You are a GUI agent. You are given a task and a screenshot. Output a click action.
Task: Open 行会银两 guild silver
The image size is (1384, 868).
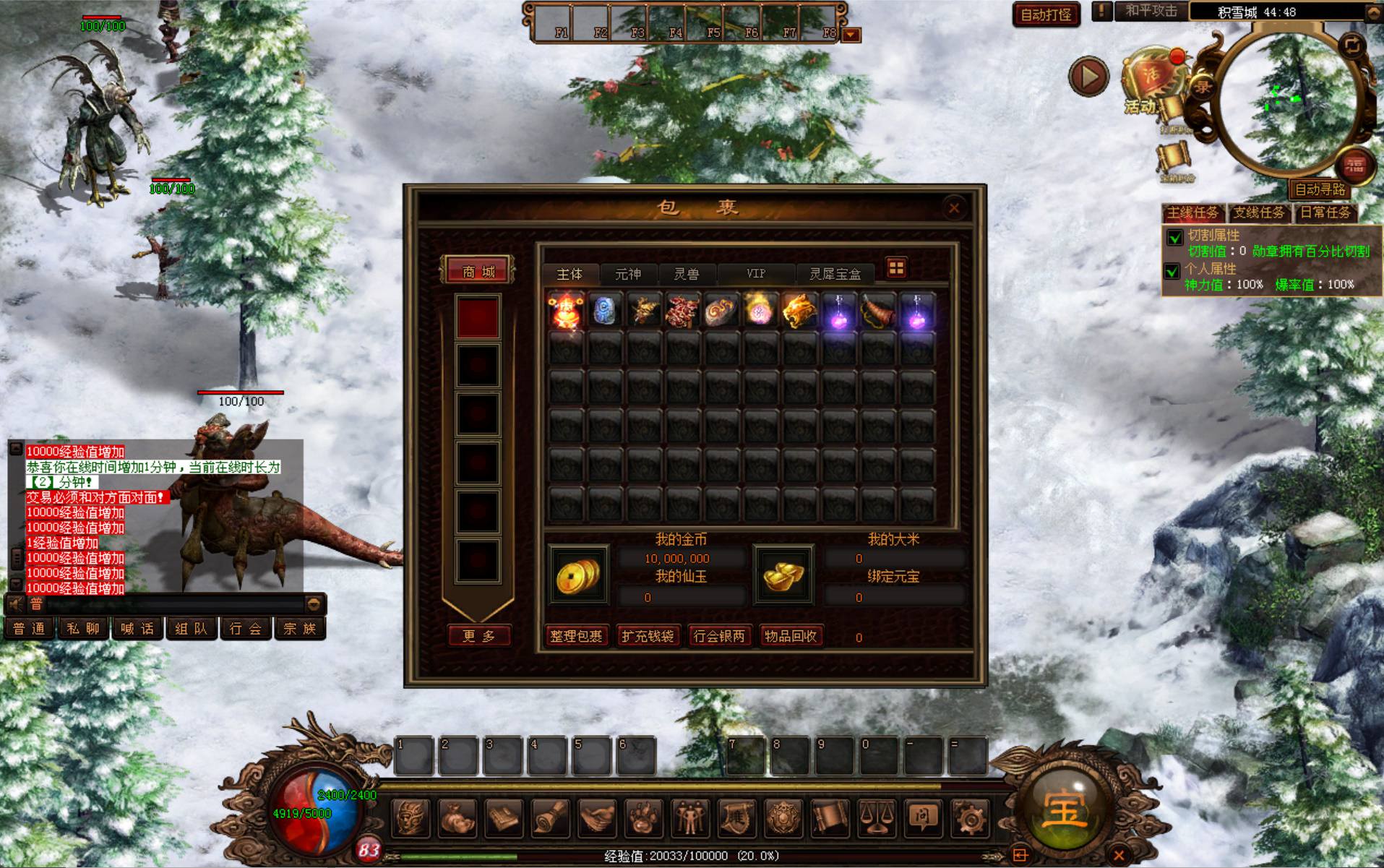(x=718, y=636)
